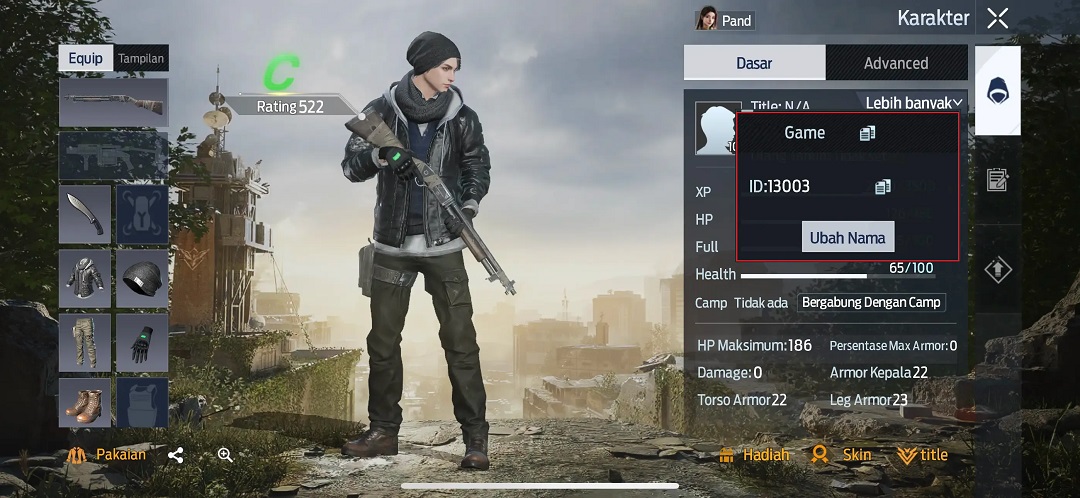Open the Hadiah gifts menu

pos(754,455)
